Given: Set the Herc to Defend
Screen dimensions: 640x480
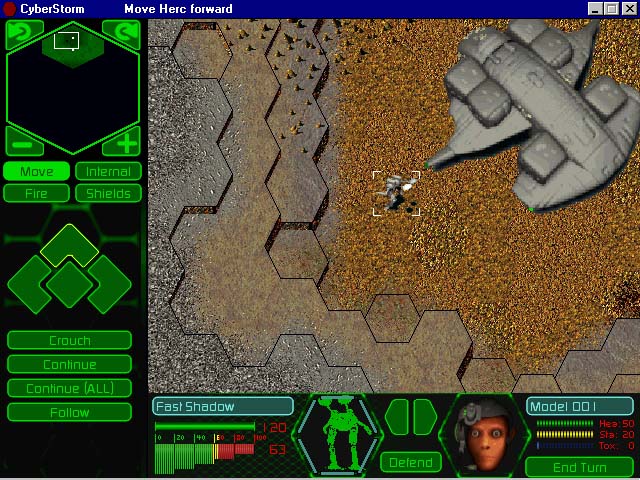Looking at the screenshot, I should 411,462.
